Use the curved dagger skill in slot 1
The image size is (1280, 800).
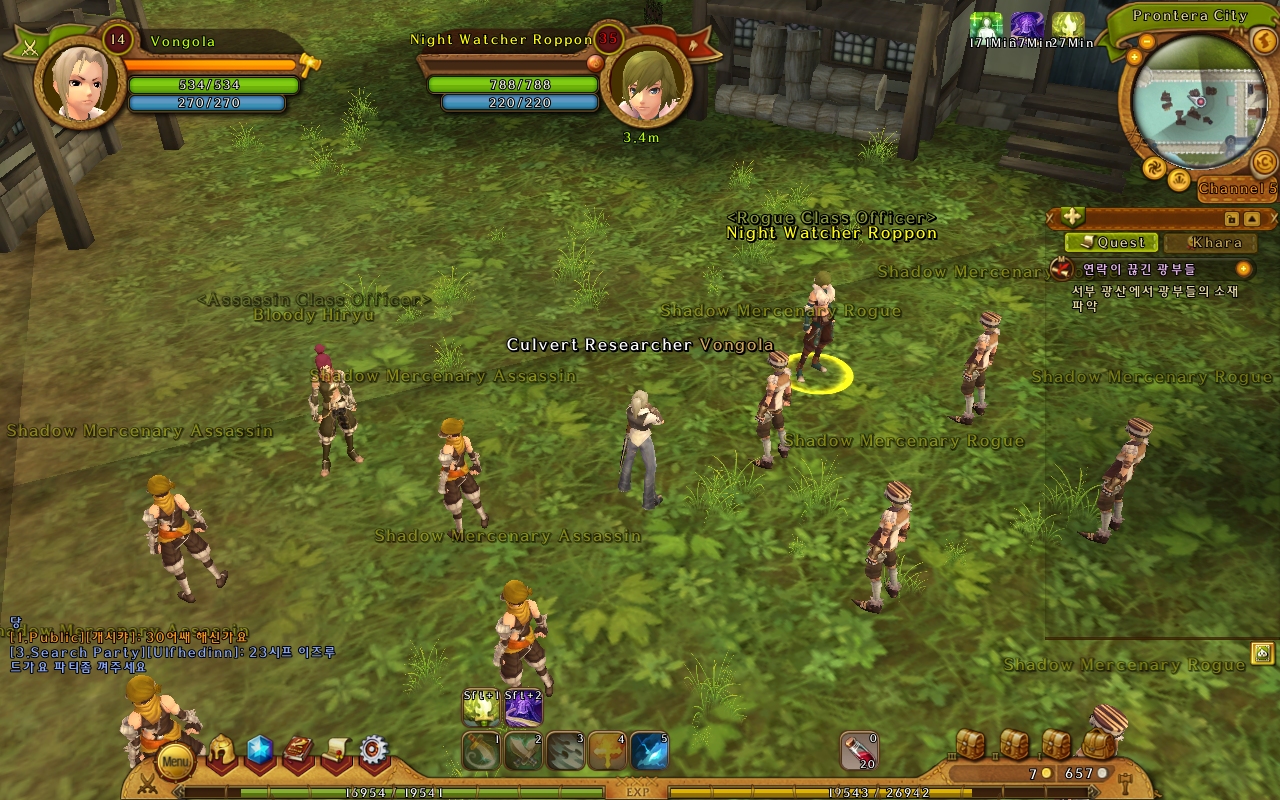tap(481, 751)
